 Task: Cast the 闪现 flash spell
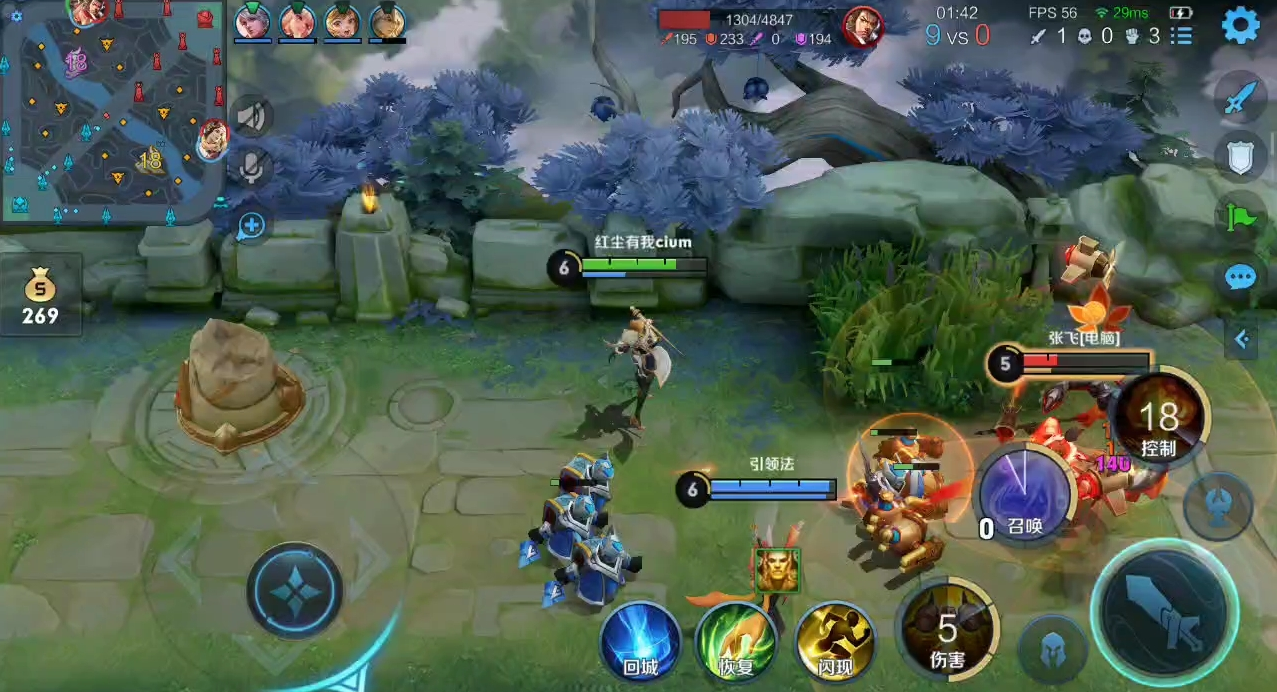(834, 640)
